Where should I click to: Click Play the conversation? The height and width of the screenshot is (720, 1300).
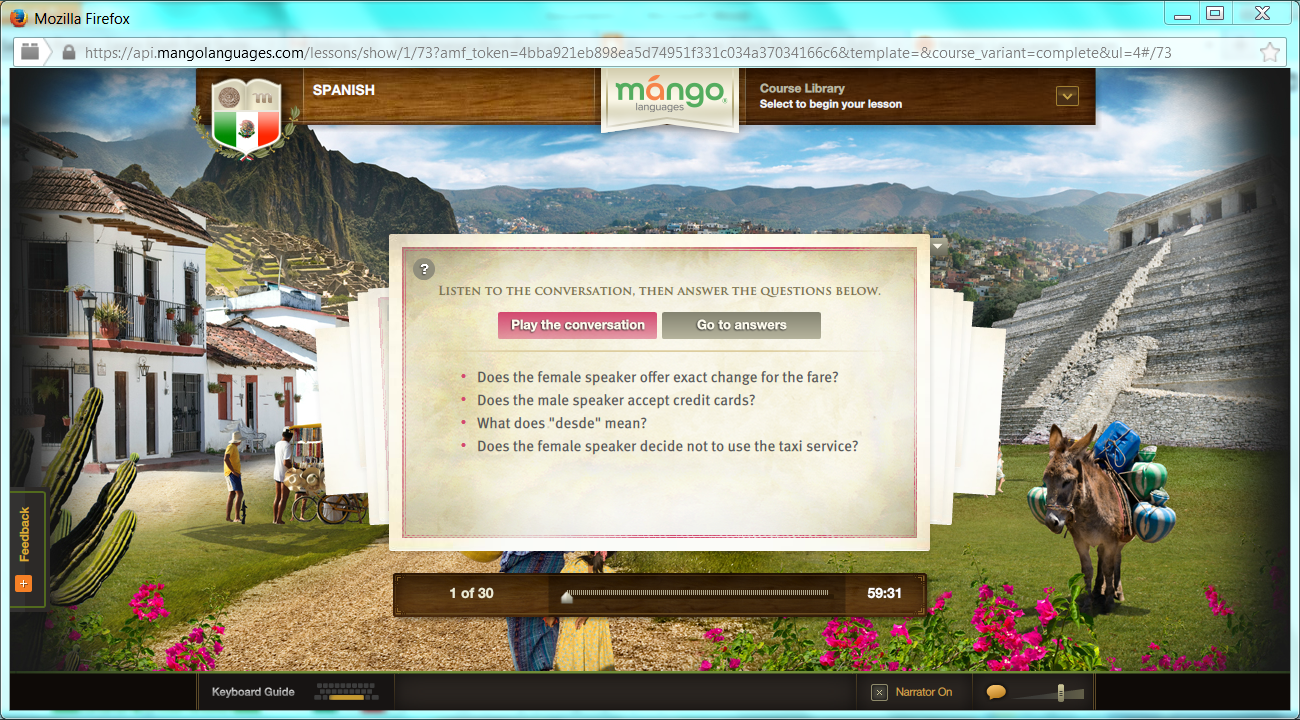(577, 325)
